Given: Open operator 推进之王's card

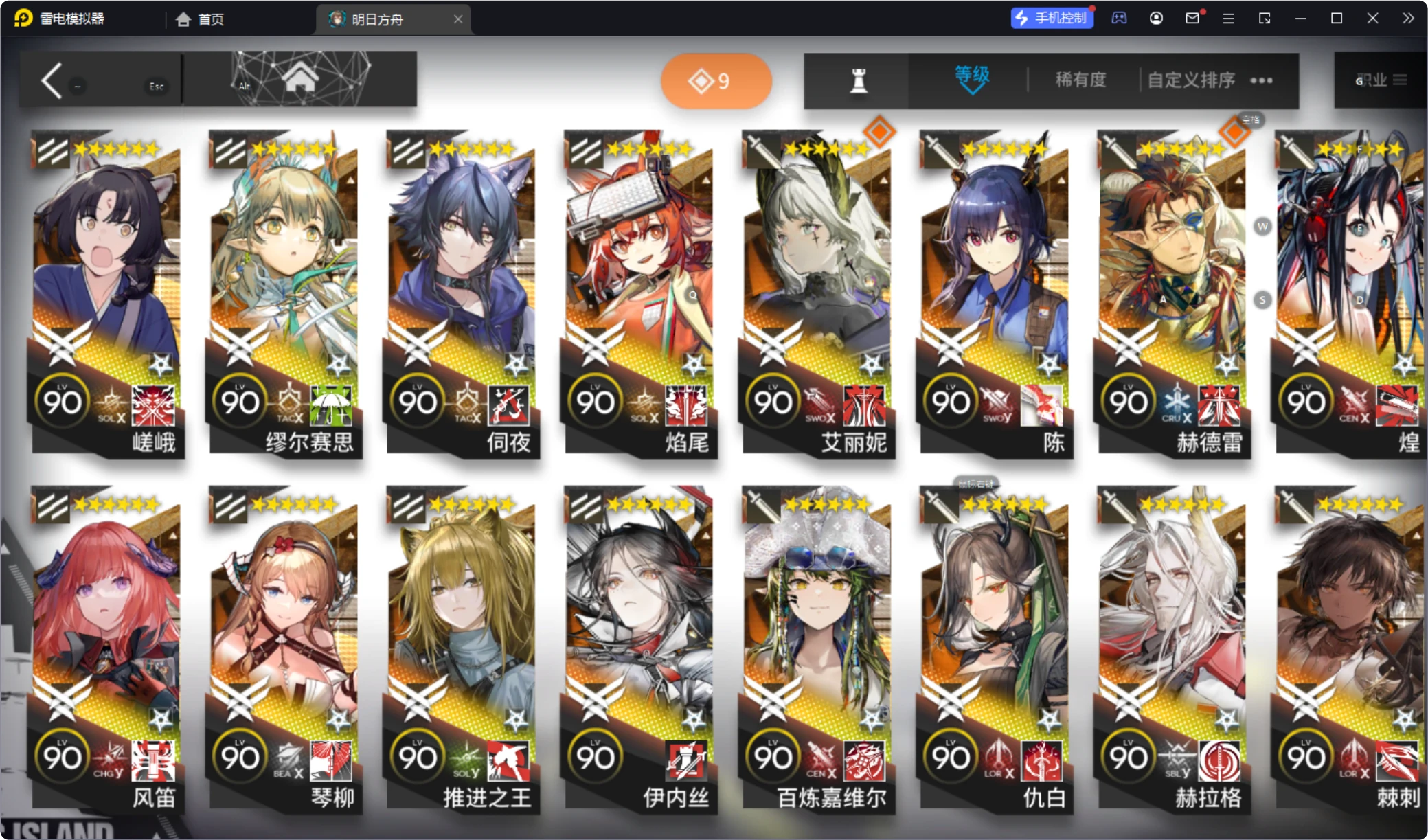Looking at the screenshot, I should (x=462, y=646).
